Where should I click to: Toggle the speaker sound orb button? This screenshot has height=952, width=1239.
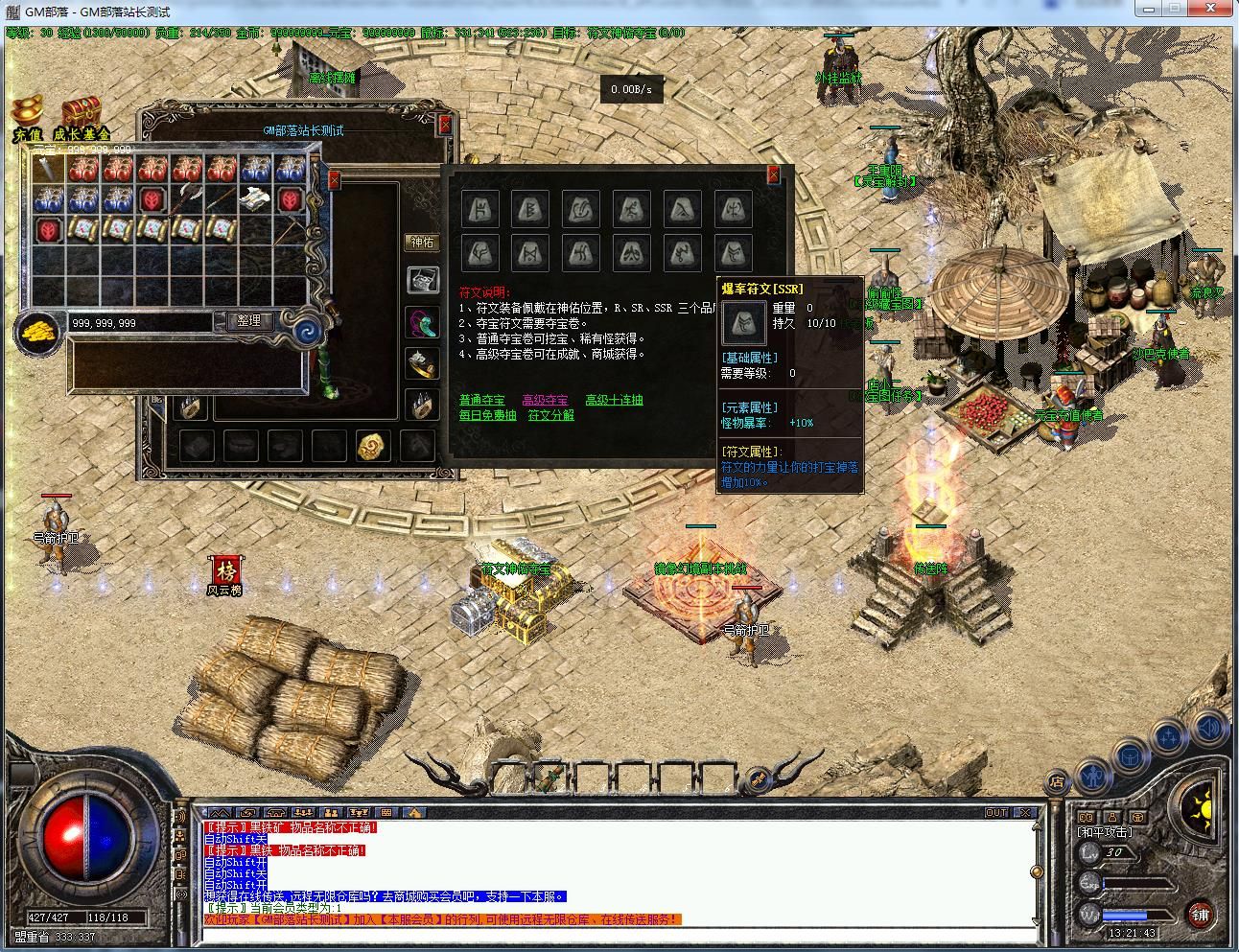(x=1208, y=728)
